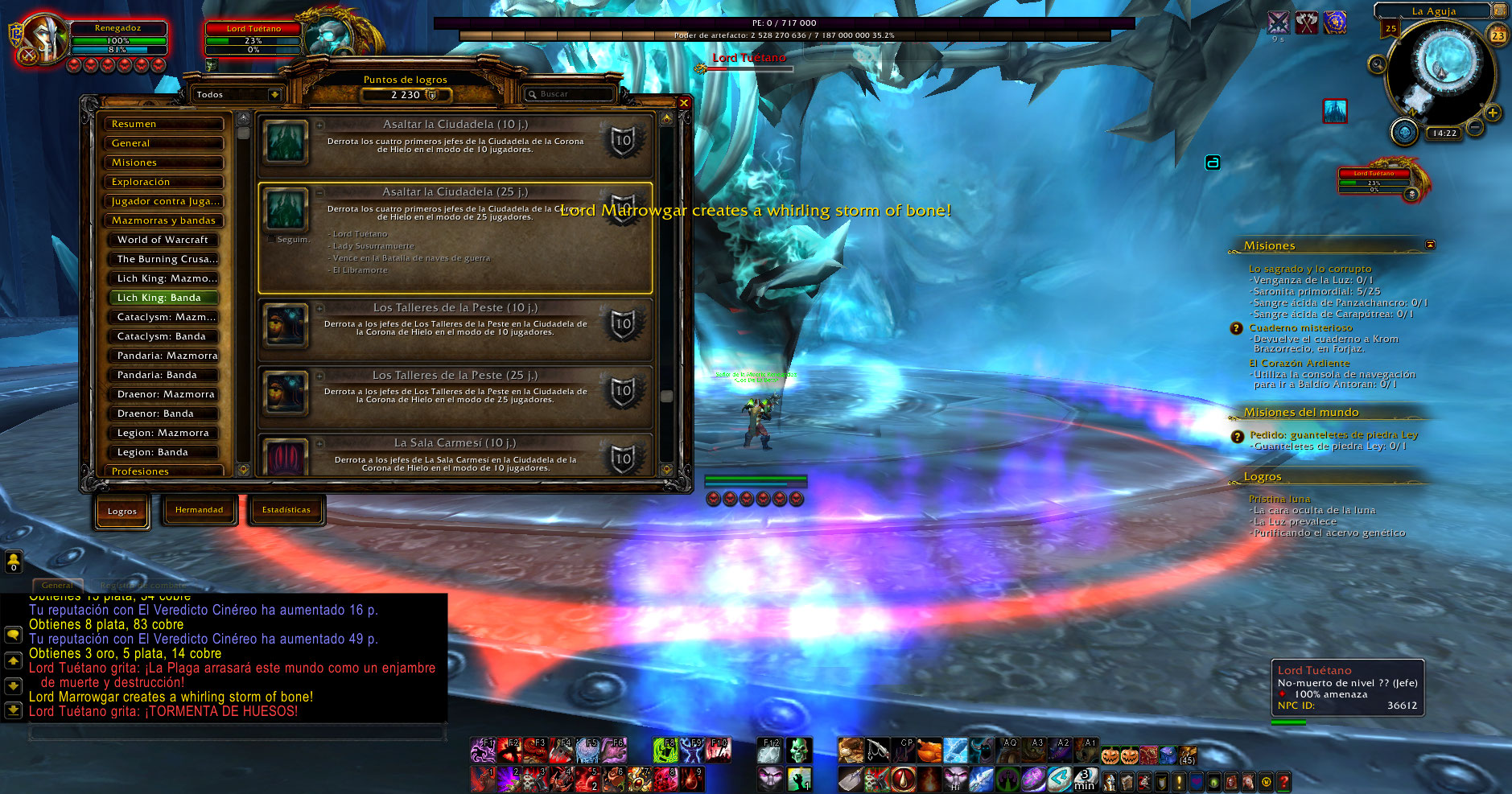Image resolution: width=1512 pixels, height=794 pixels.
Task: Close the achievements window
Action: (683, 103)
